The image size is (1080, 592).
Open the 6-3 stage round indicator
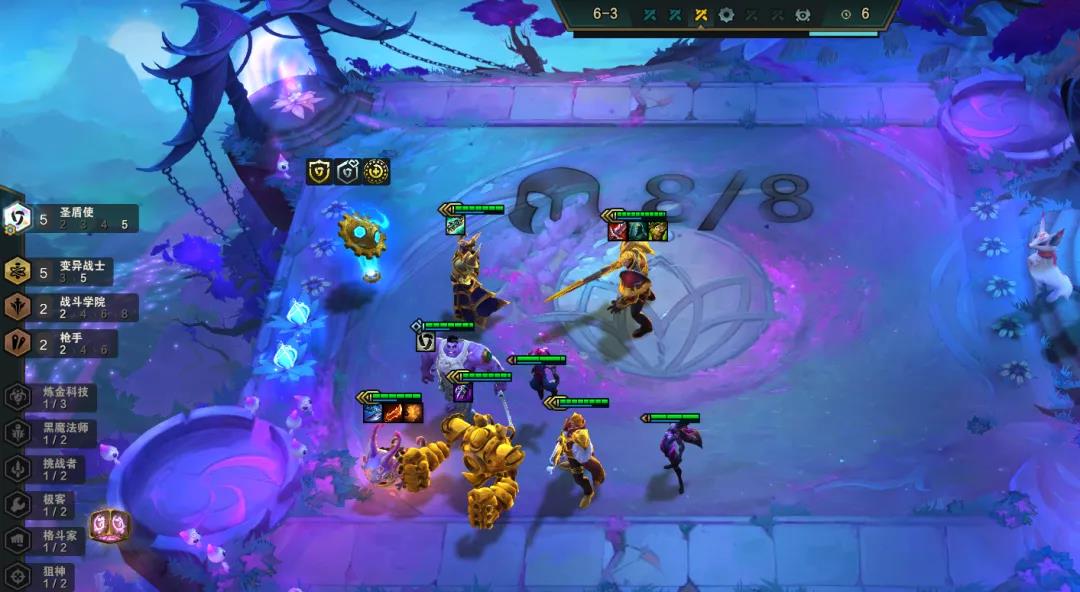coord(605,14)
